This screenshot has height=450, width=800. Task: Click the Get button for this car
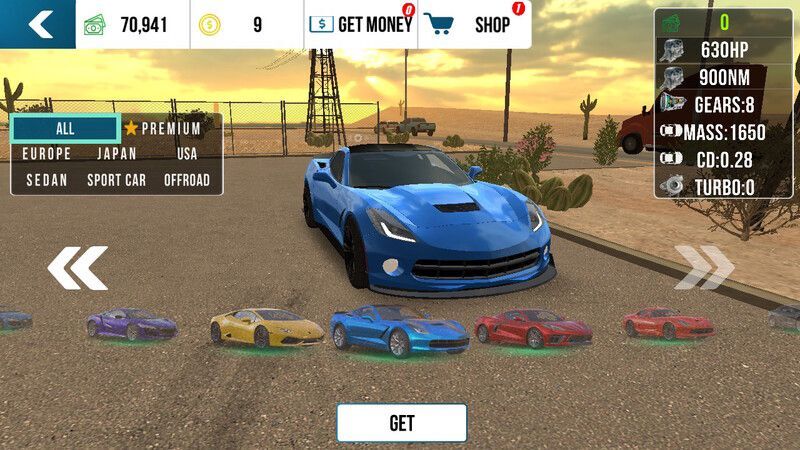(x=401, y=423)
